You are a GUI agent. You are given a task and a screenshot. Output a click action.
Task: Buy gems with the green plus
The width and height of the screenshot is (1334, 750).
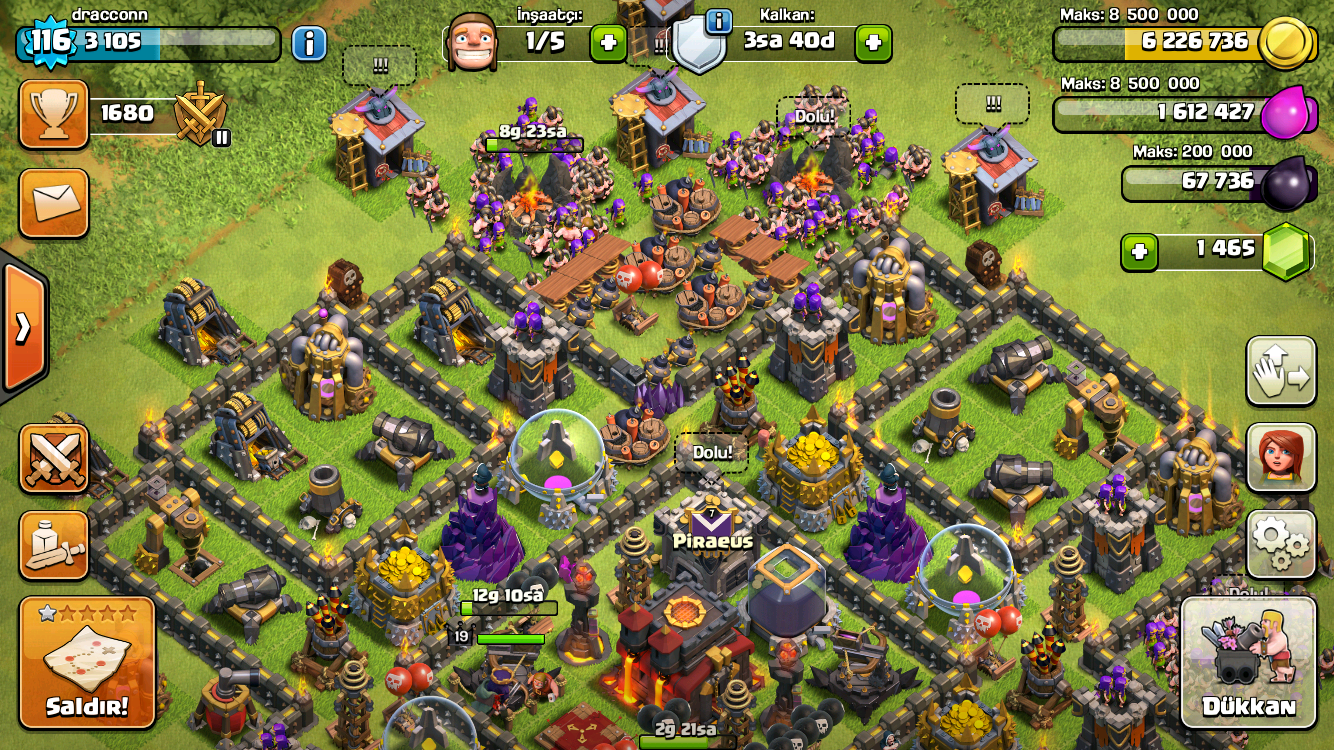tap(1138, 250)
